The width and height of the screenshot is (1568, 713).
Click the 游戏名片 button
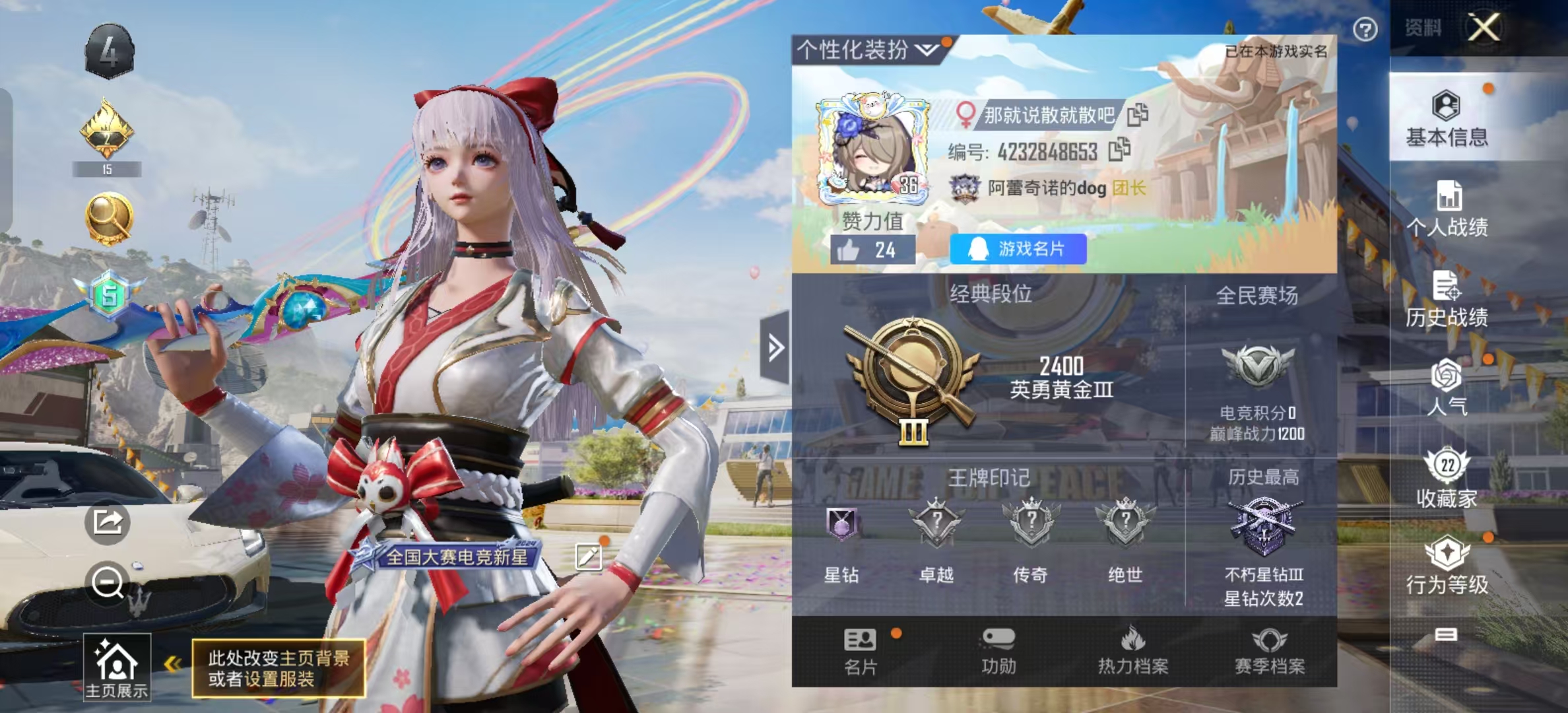[x=1018, y=249]
